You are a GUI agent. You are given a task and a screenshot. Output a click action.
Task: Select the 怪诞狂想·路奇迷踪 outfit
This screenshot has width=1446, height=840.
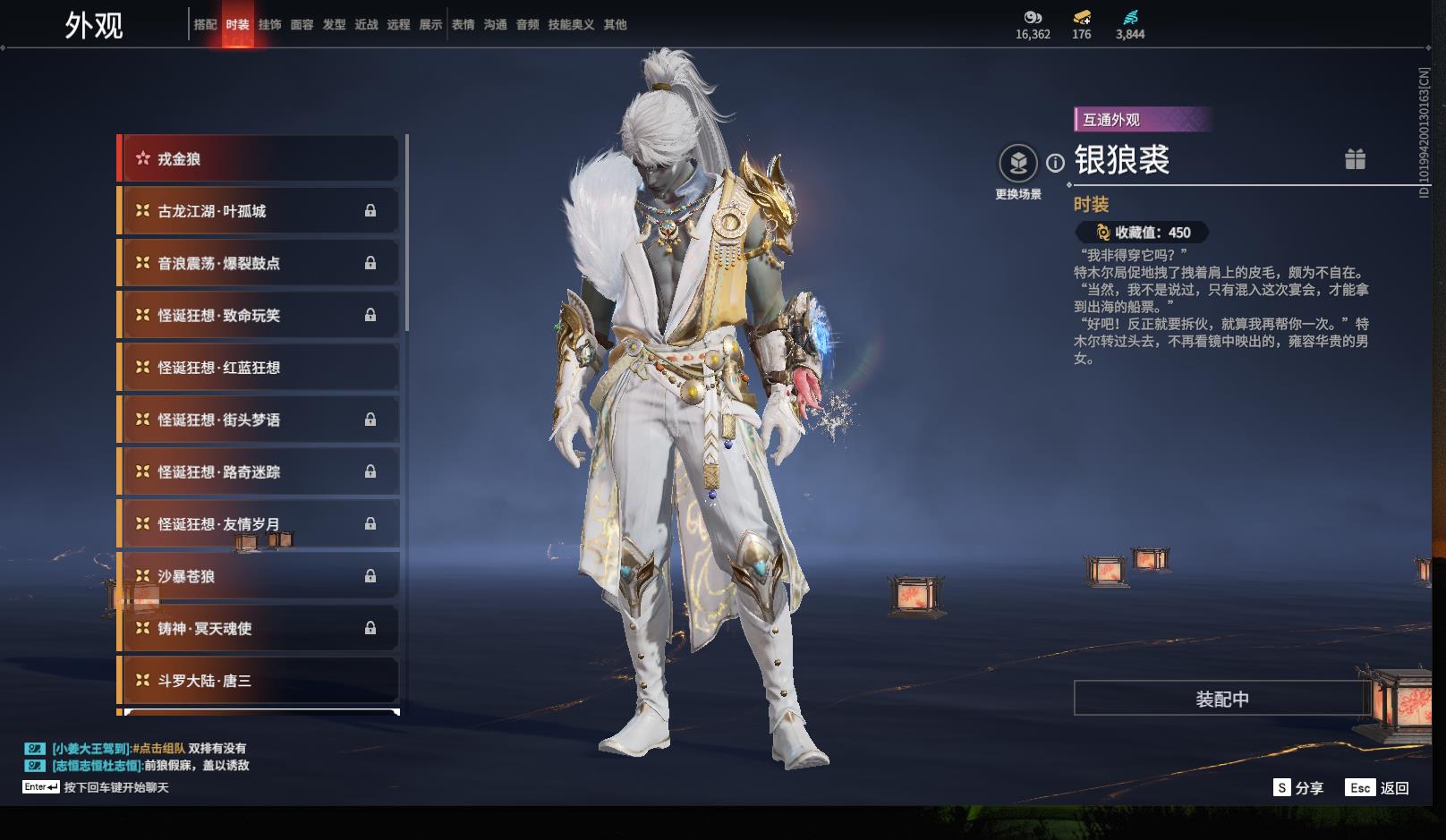[x=259, y=471]
